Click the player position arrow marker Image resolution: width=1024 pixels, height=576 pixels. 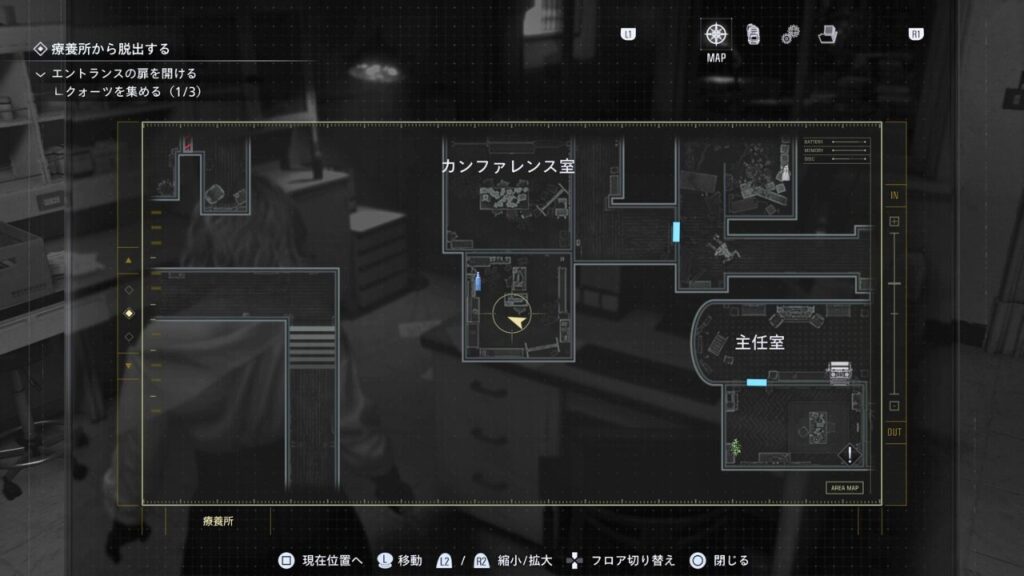(x=516, y=322)
